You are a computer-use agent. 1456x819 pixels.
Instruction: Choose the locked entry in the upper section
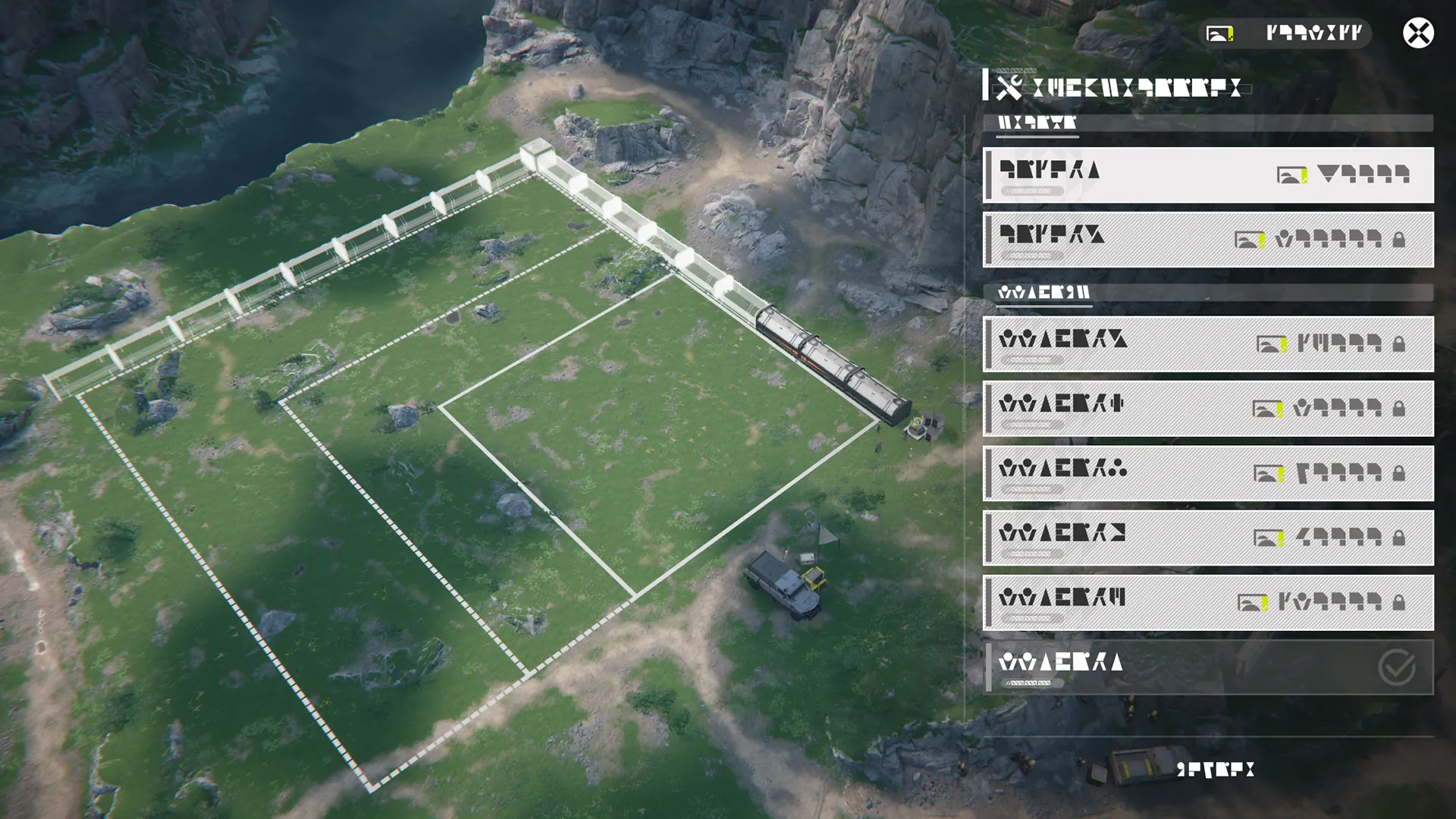pos(1208,240)
